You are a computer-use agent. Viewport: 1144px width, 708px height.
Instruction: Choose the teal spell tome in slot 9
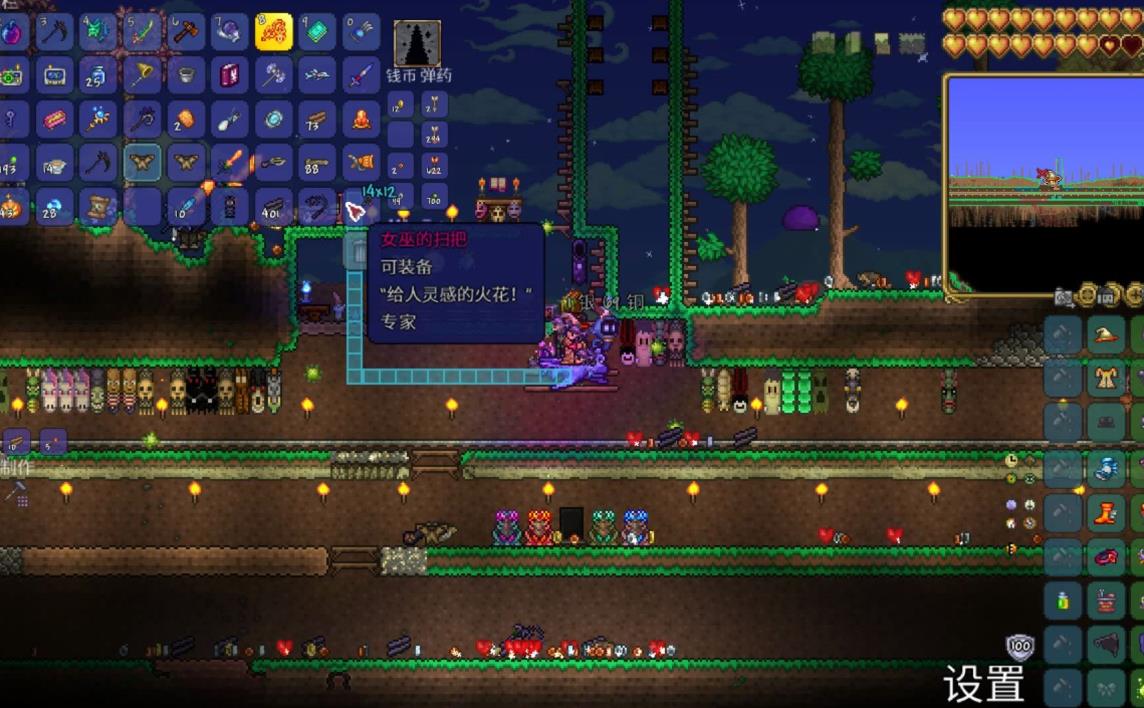point(317,32)
